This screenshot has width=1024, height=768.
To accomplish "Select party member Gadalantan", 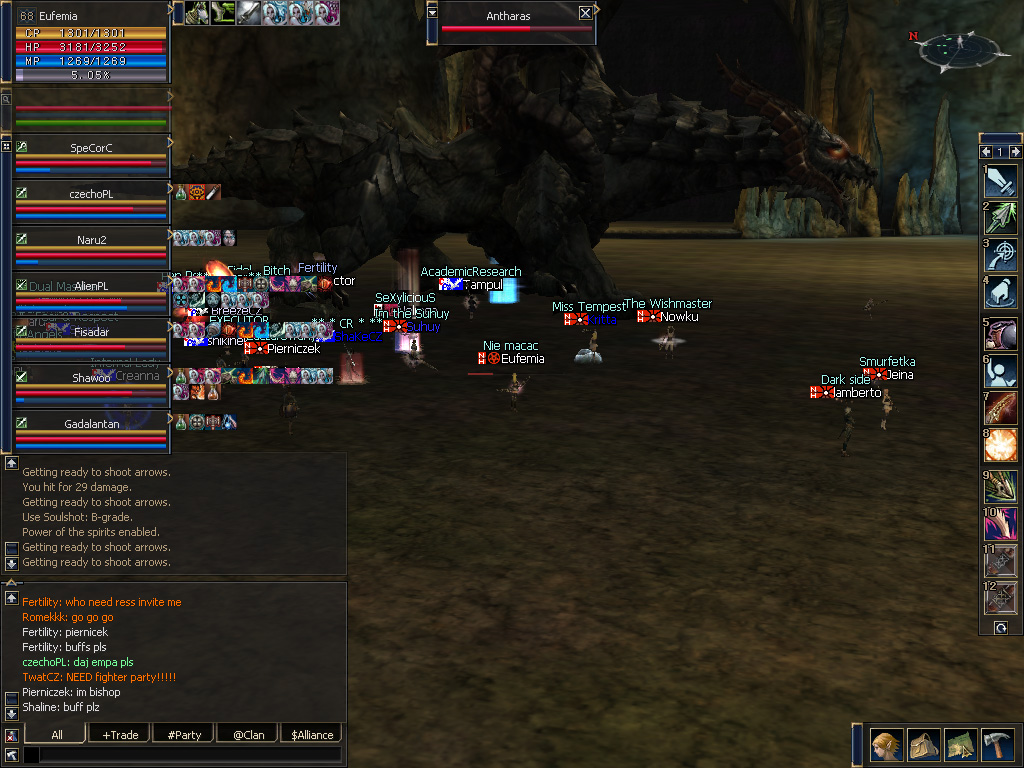I will [x=91, y=424].
